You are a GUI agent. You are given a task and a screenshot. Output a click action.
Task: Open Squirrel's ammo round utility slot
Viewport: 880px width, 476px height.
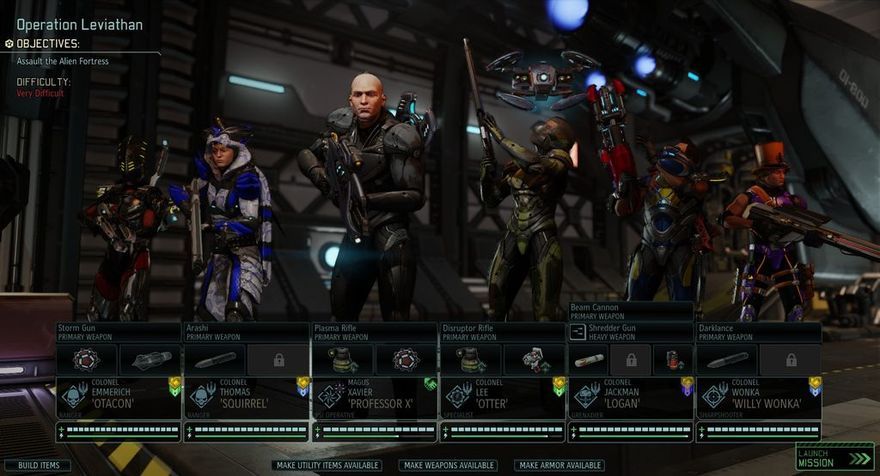point(215,359)
